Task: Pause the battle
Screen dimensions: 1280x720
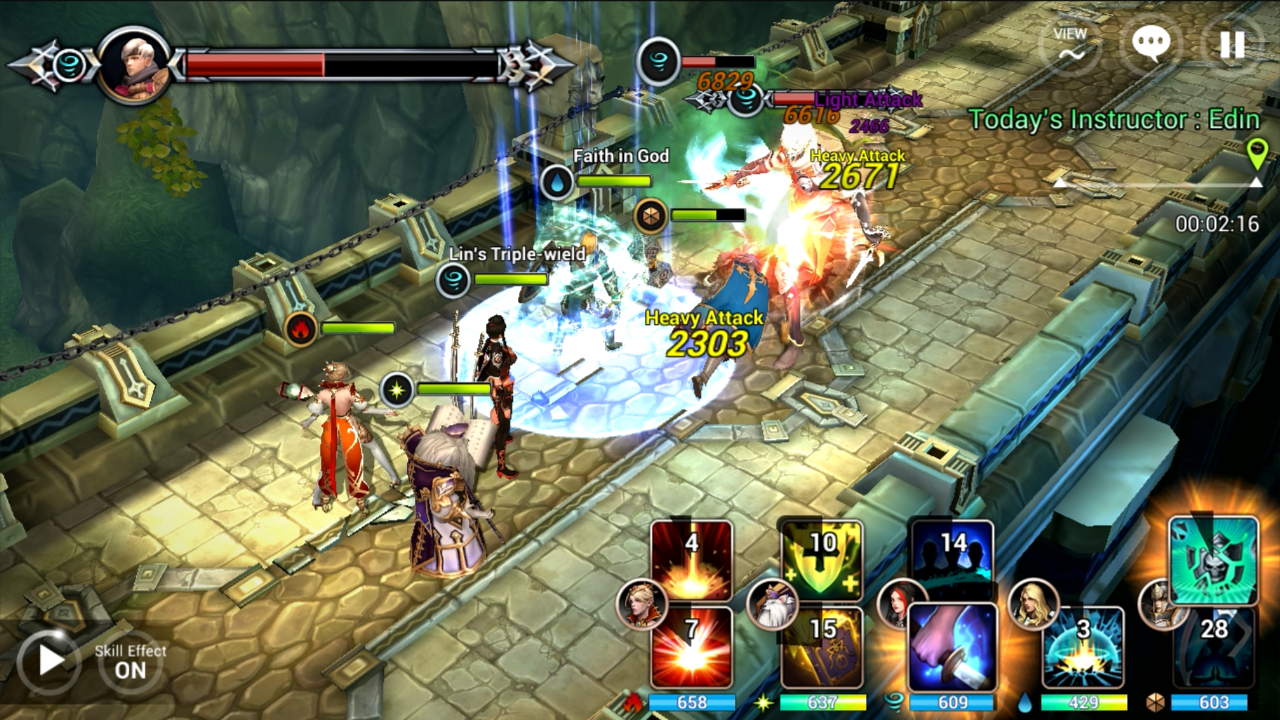Action: pyautogui.click(x=1232, y=45)
